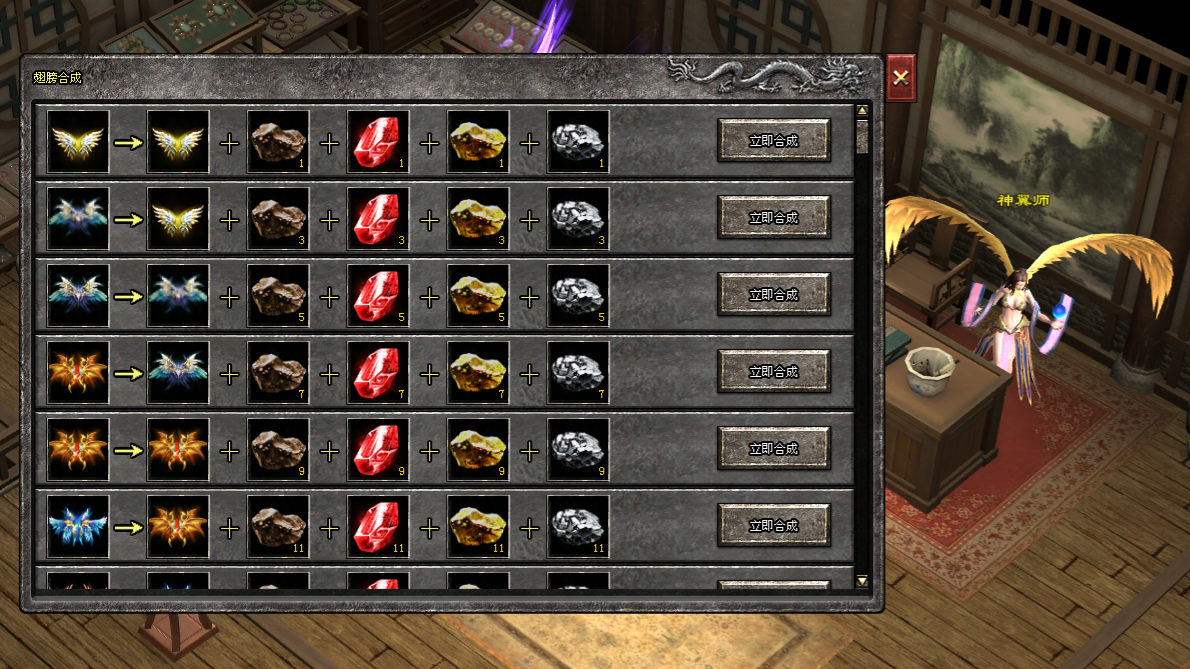Click 立即合成 on the row needing 9 of each material
1190x669 pixels.
(x=773, y=449)
